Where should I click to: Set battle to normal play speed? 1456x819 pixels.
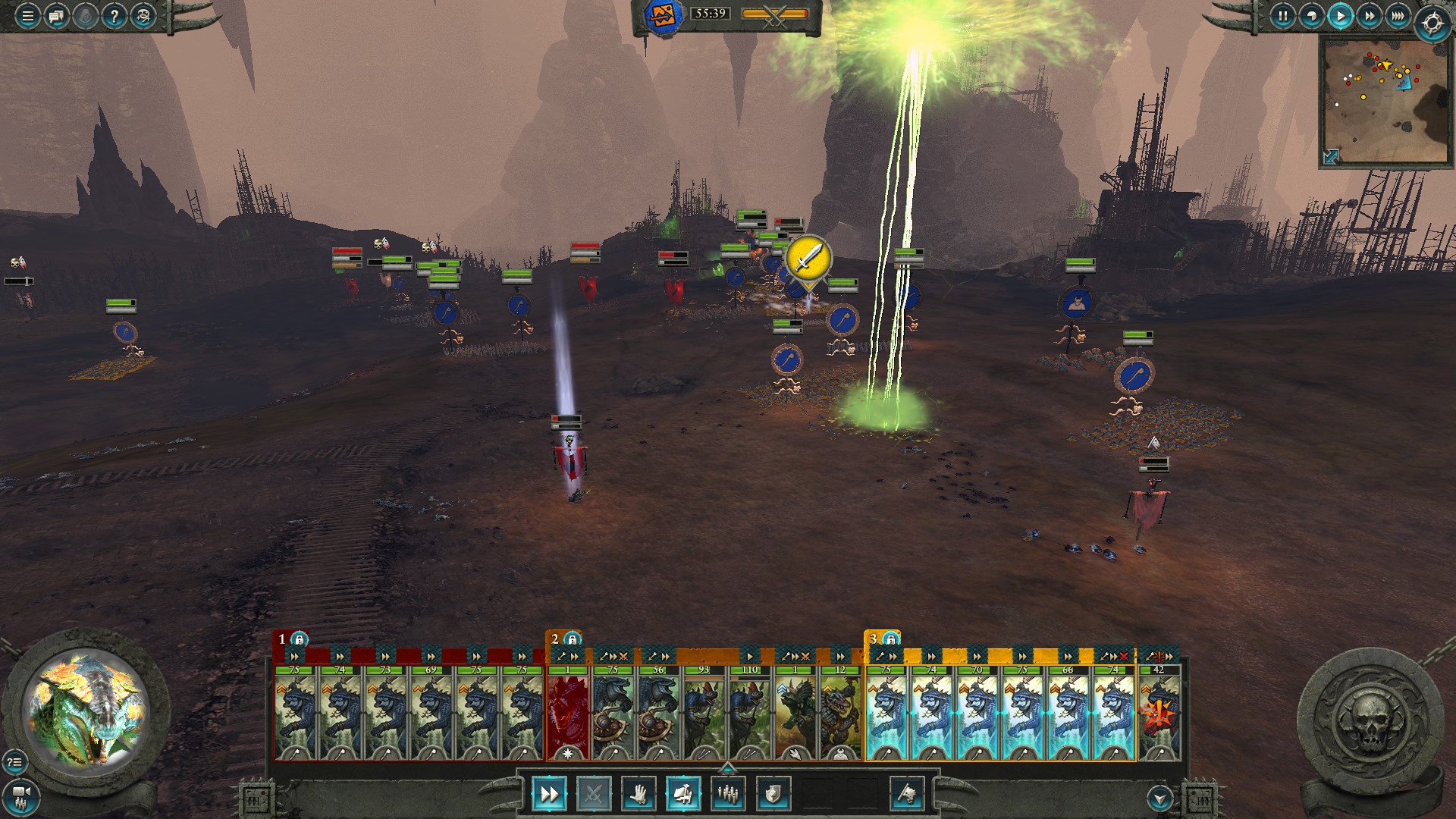[x=1340, y=16]
